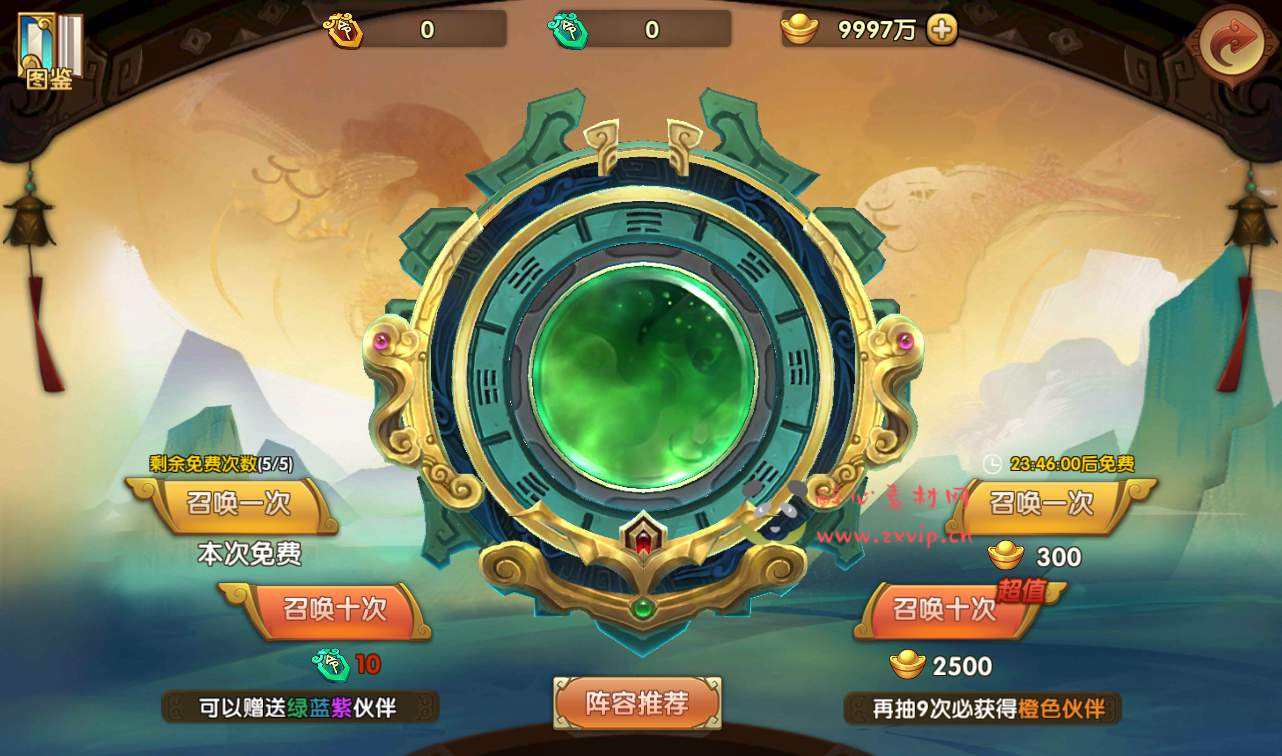Screen dimensions: 1282x756
Task: Tap the green glowing summon orb center
Action: point(645,375)
